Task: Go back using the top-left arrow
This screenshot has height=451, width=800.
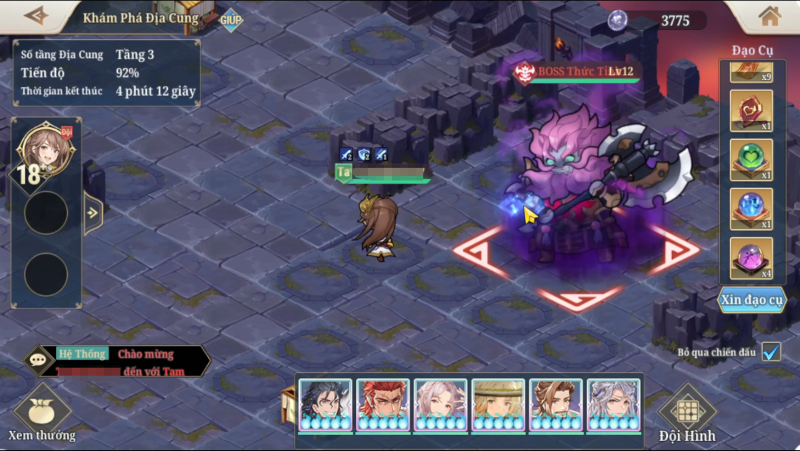Action: [x=37, y=16]
